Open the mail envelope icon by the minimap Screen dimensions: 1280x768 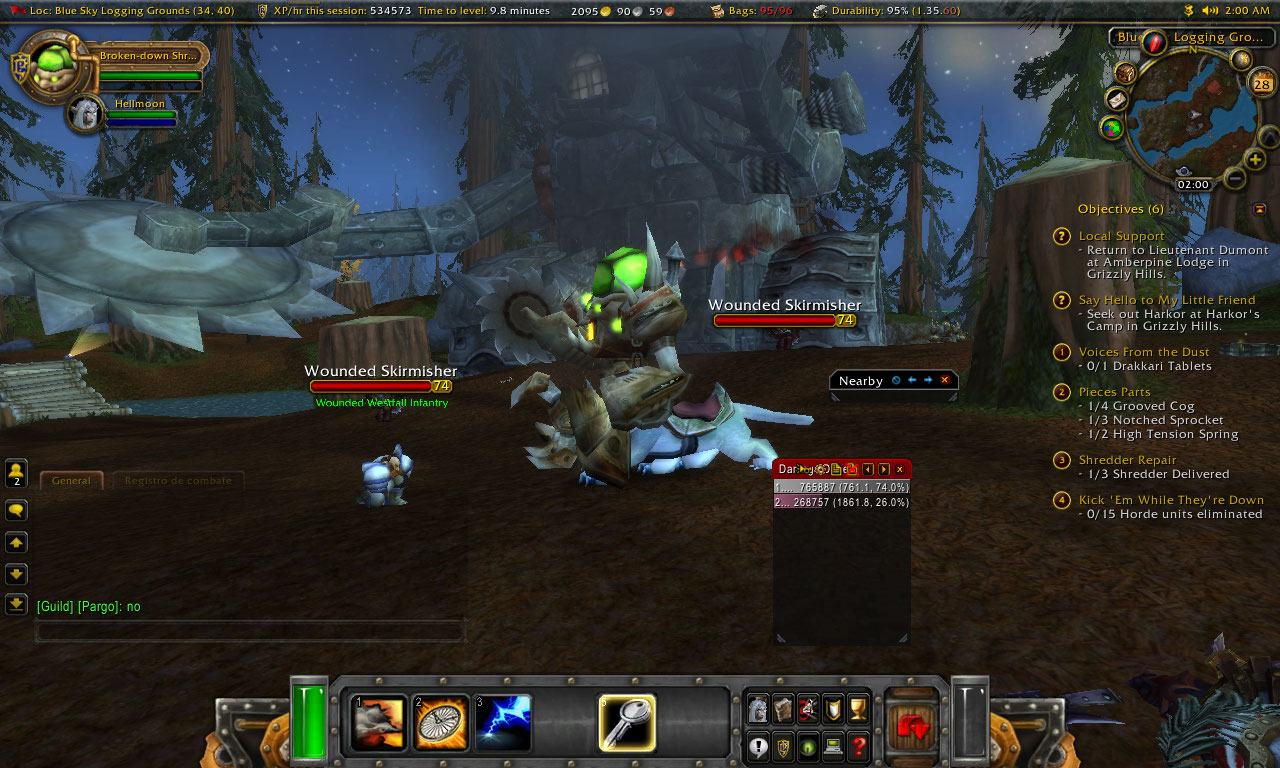(1116, 100)
